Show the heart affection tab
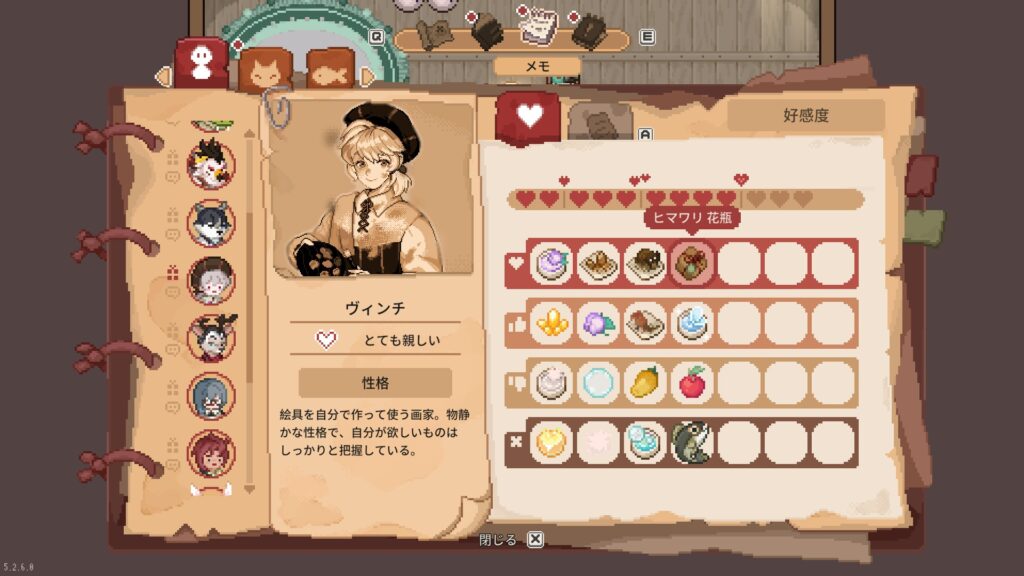The height and width of the screenshot is (576, 1024). coord(527,117)
